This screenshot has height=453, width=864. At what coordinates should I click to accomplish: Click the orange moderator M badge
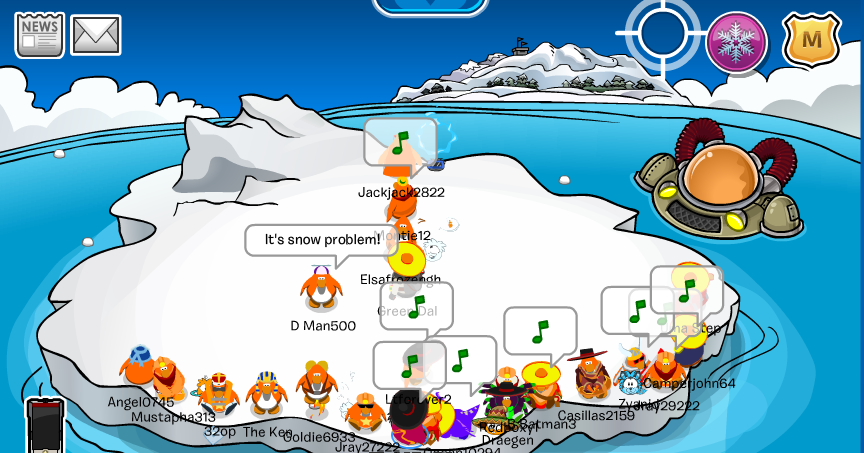[x=811, y=40]
